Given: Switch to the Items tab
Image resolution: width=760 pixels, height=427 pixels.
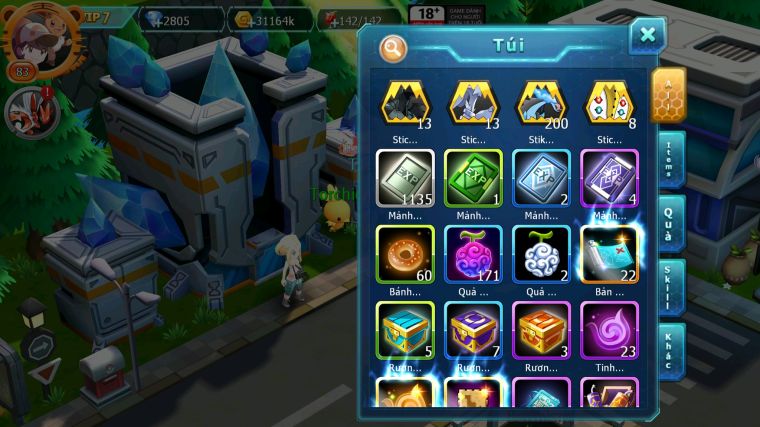Looking at the screenshot, I should pos(671,158).
